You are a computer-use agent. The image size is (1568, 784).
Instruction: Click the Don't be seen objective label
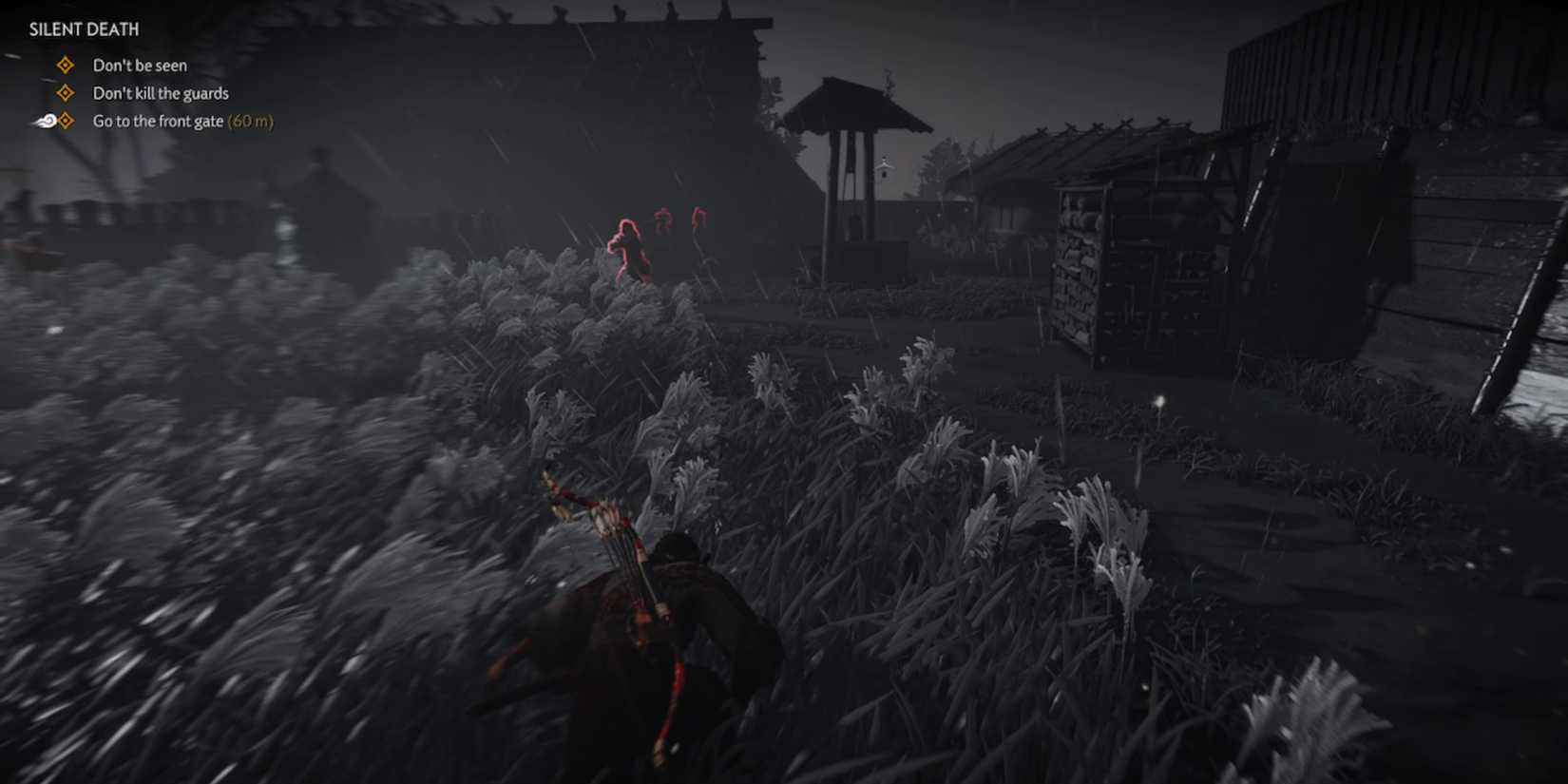[x=139, y=65]
